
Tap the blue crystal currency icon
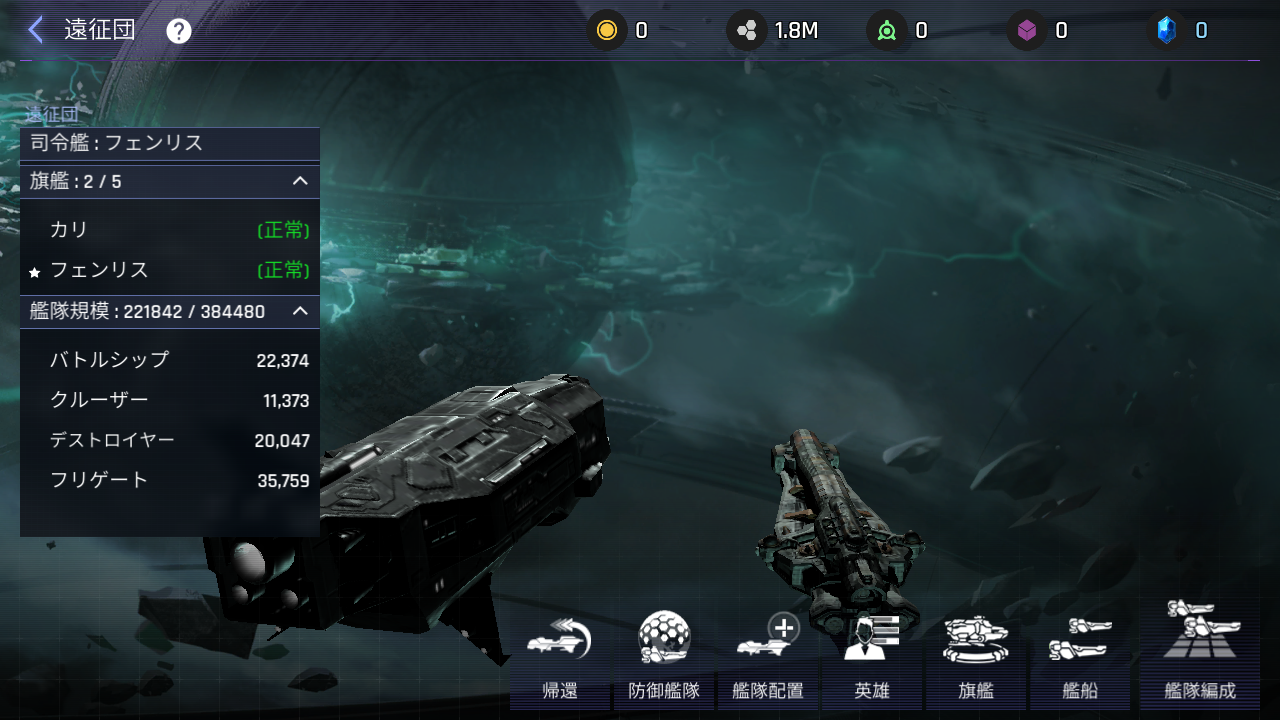(x=1166, y=31)
